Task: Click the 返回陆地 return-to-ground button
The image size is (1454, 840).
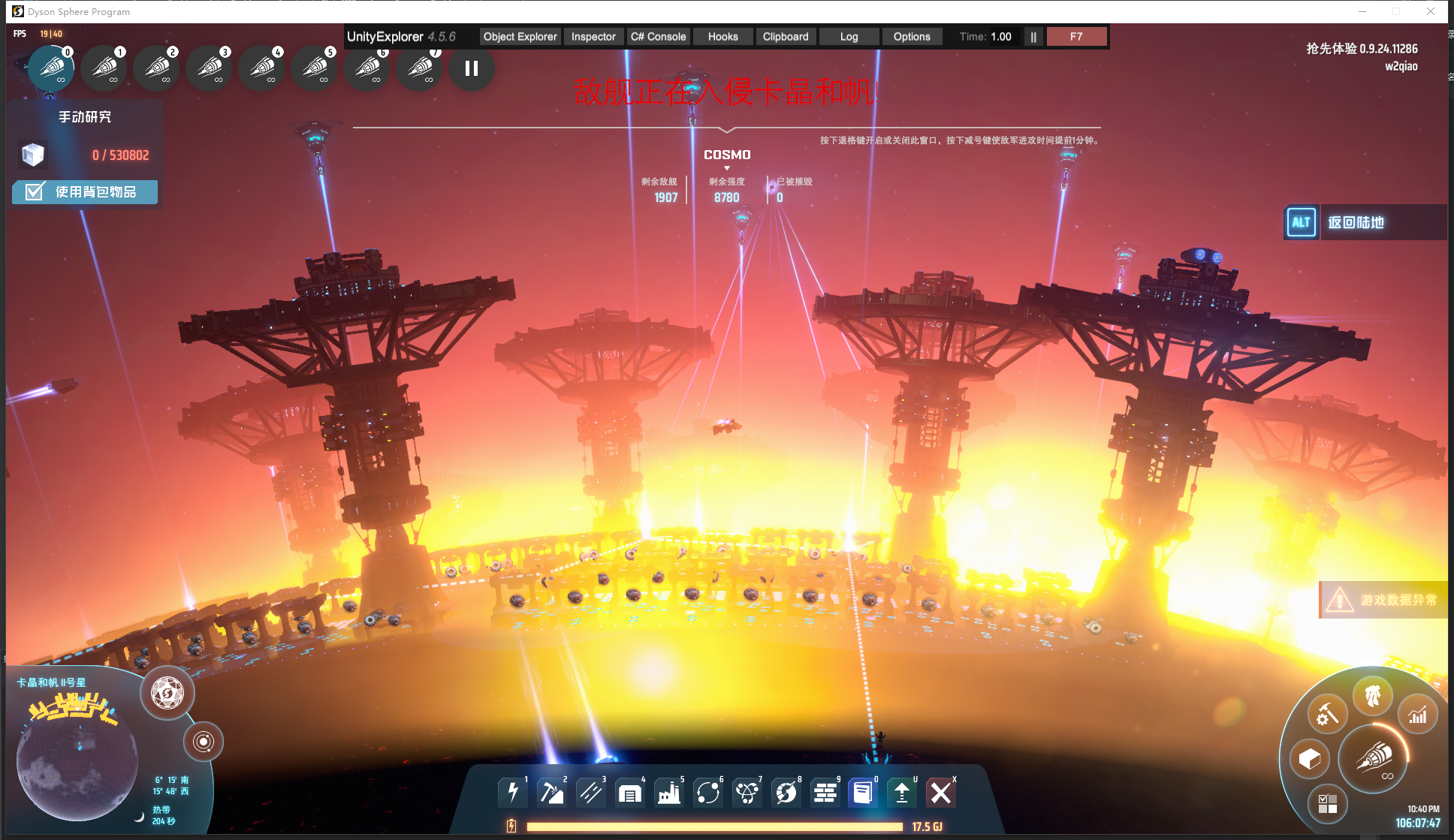Action: [x=1355, y=222]
